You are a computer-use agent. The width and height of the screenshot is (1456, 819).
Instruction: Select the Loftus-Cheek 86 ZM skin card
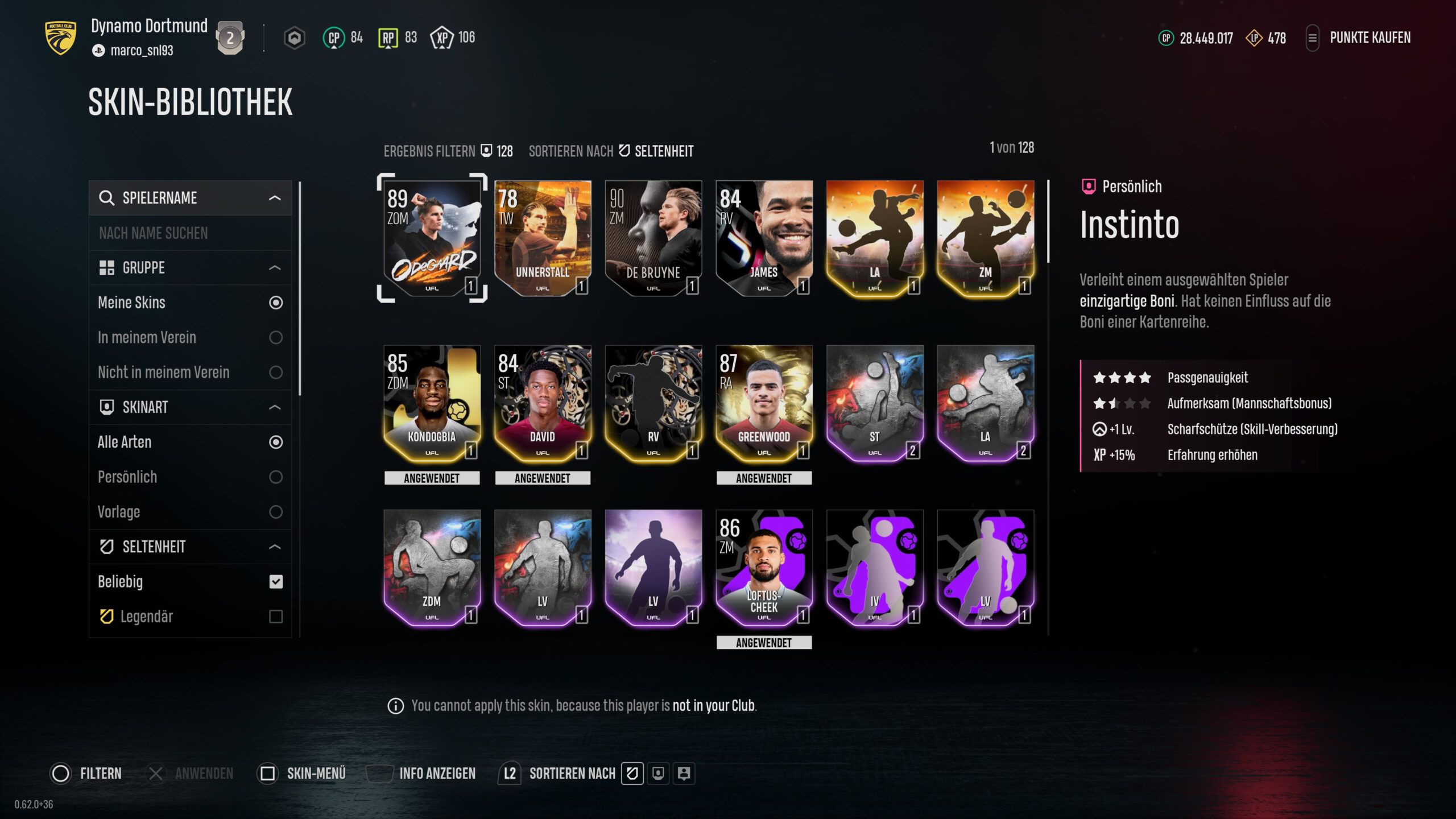coord(764,568)
